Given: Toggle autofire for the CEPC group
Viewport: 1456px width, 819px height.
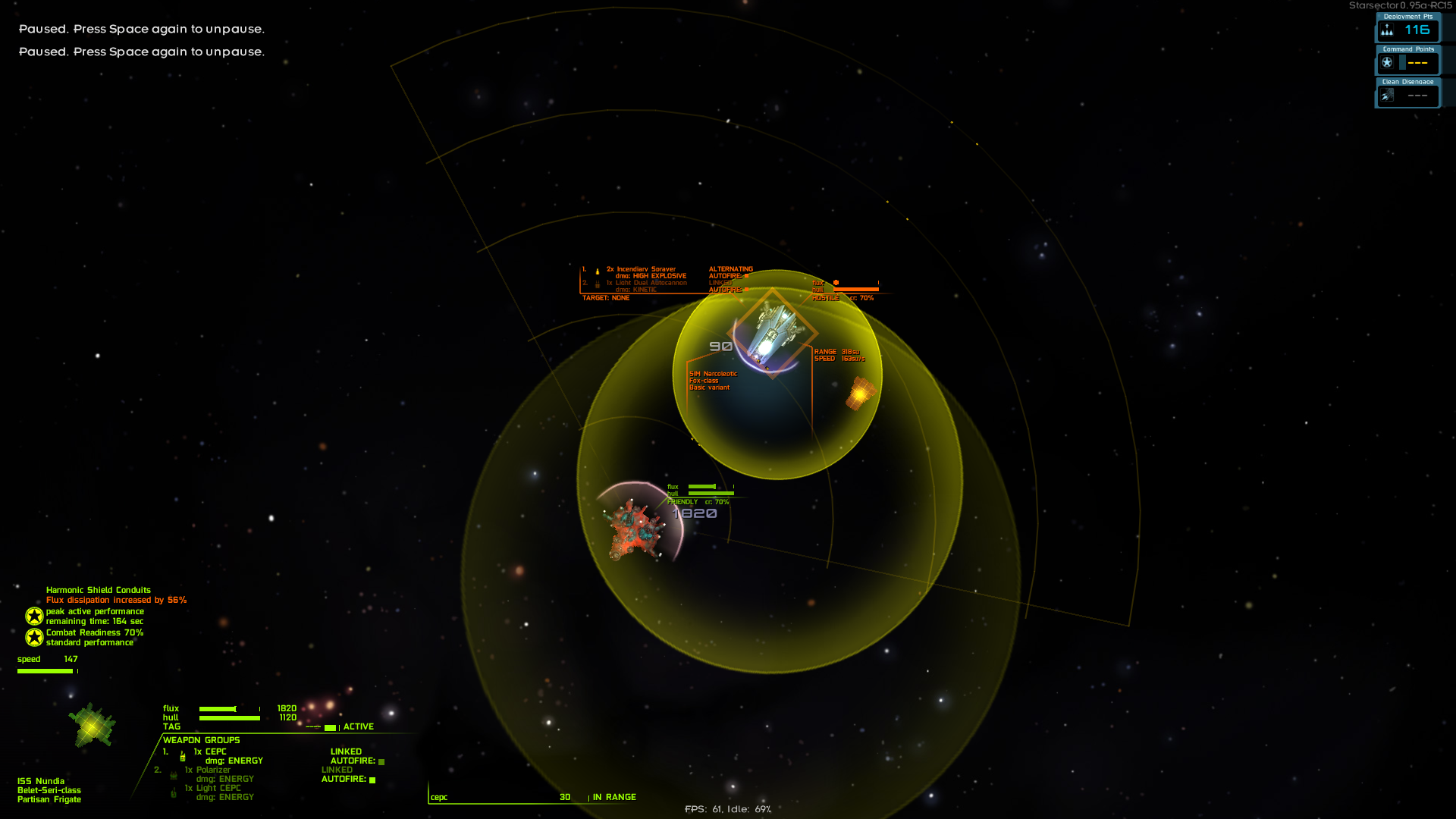Looking at the screenshot, I should coord(381,761).
